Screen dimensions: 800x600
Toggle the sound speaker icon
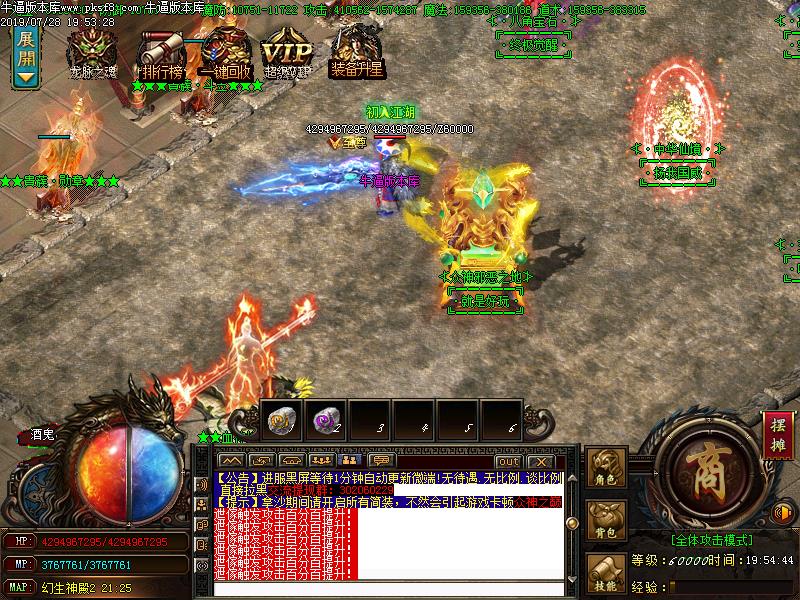(x=781, y=514)
